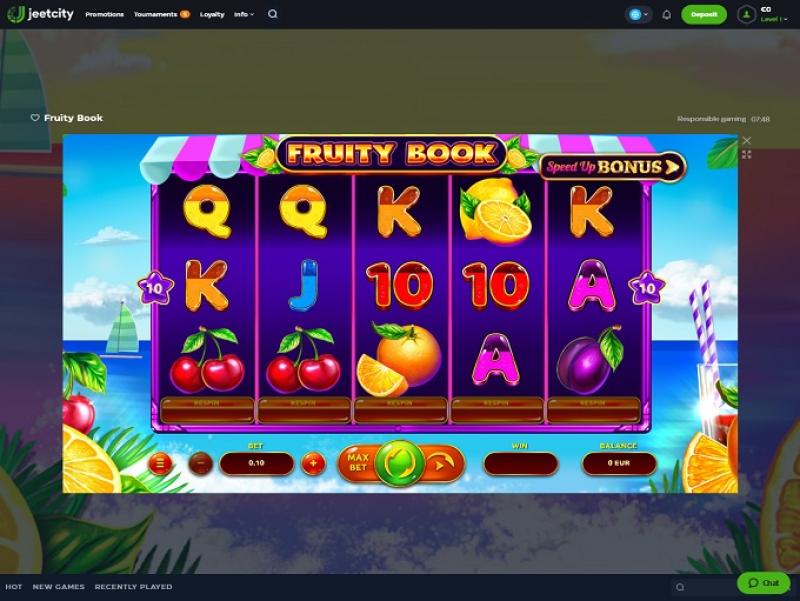Screen dimensions: 800x601
Task: Decrease the bet with the minus button
Action: (x=201, y=463)
